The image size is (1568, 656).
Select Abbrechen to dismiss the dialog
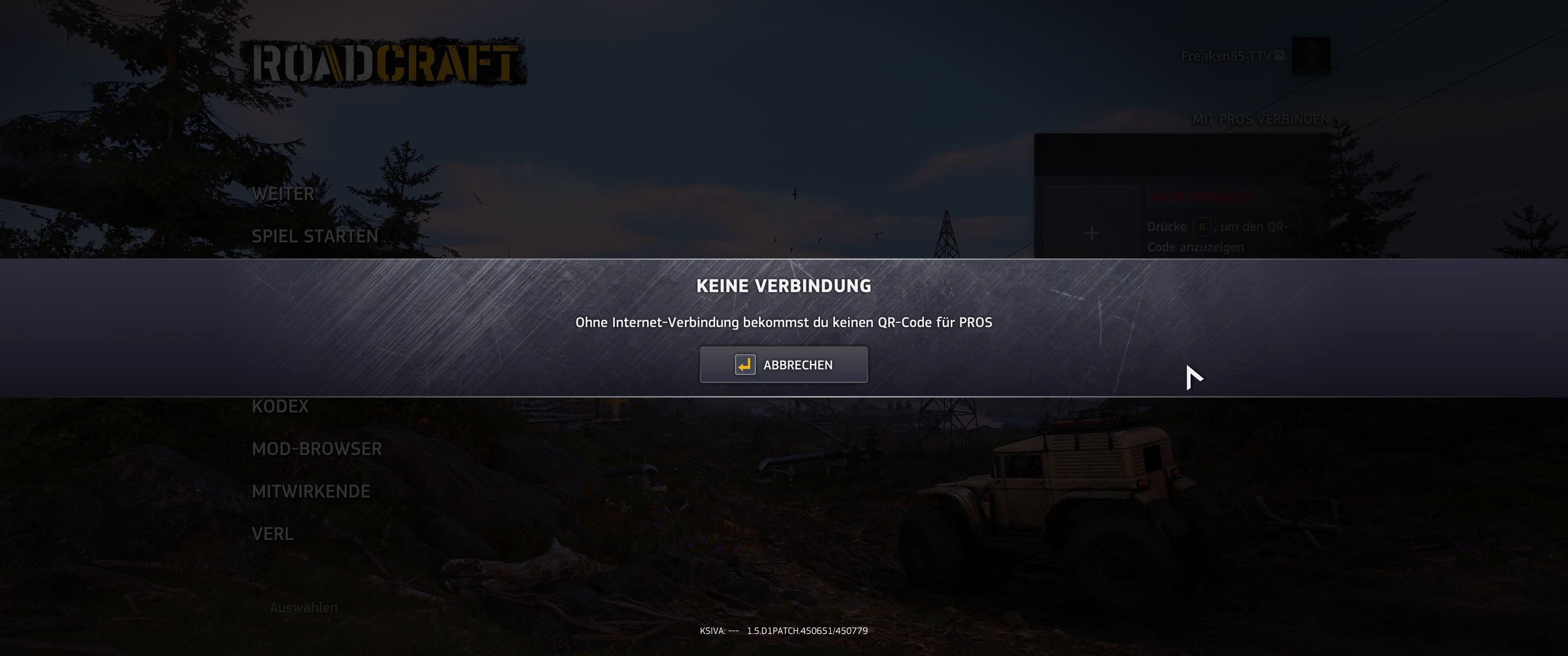point(784,364)
